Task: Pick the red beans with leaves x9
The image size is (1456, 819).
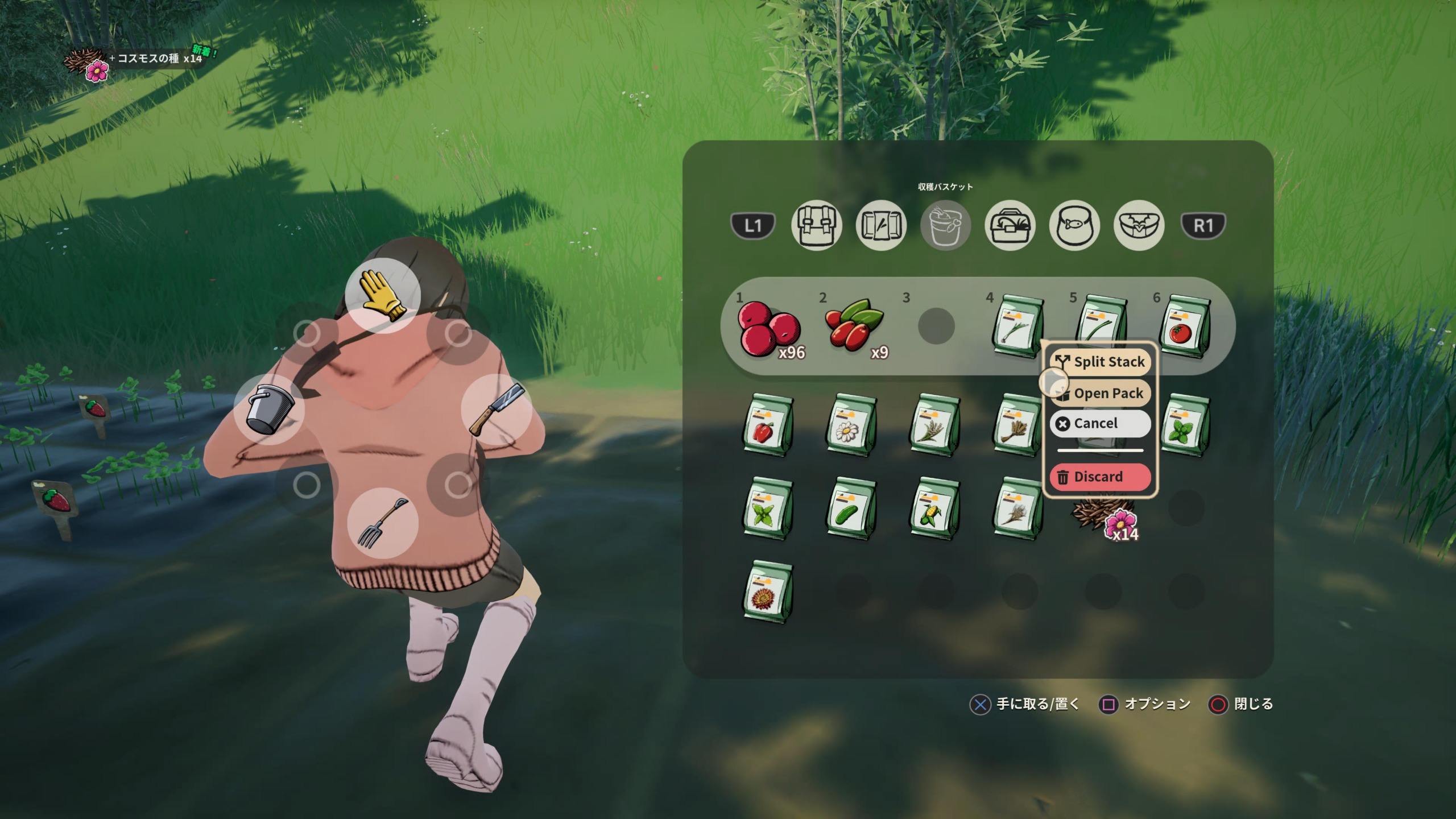Action: click(853, 328)
